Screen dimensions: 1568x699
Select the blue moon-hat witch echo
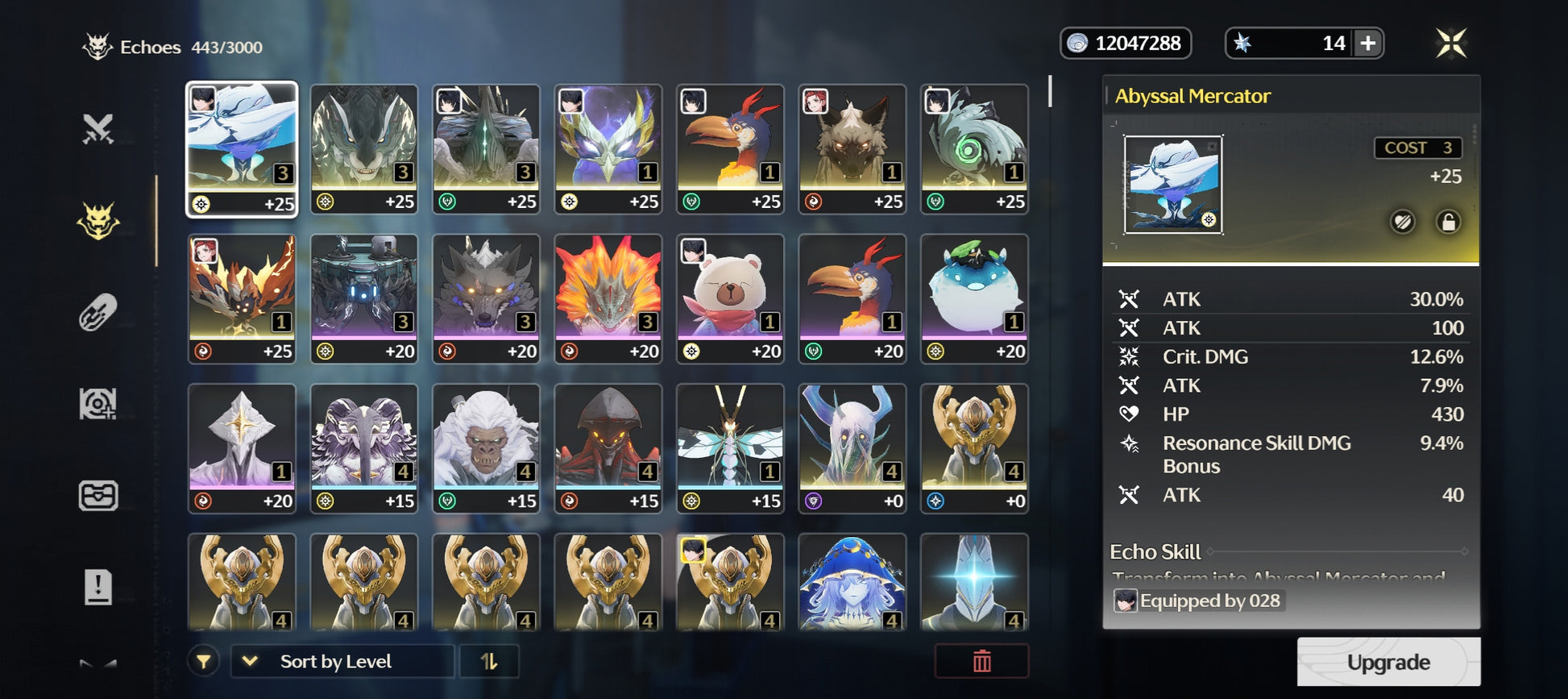coord(852,582)
